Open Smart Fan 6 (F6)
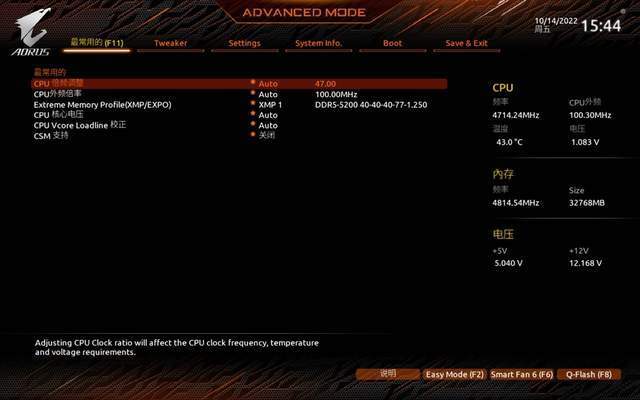This screenshot has height=400, width=640. tap(521, 374)
